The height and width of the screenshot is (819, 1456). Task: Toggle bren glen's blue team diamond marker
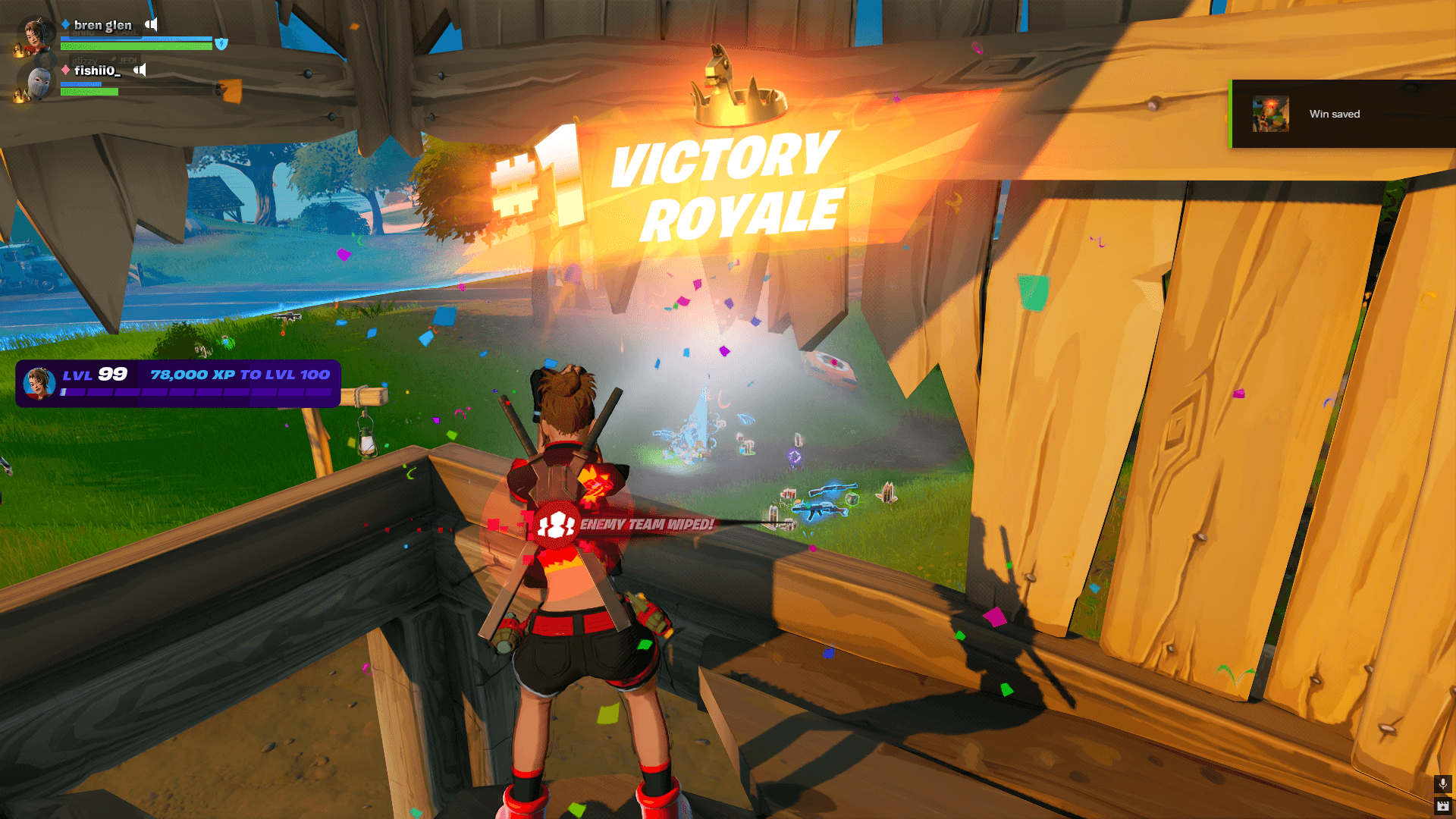click(65, 24)
